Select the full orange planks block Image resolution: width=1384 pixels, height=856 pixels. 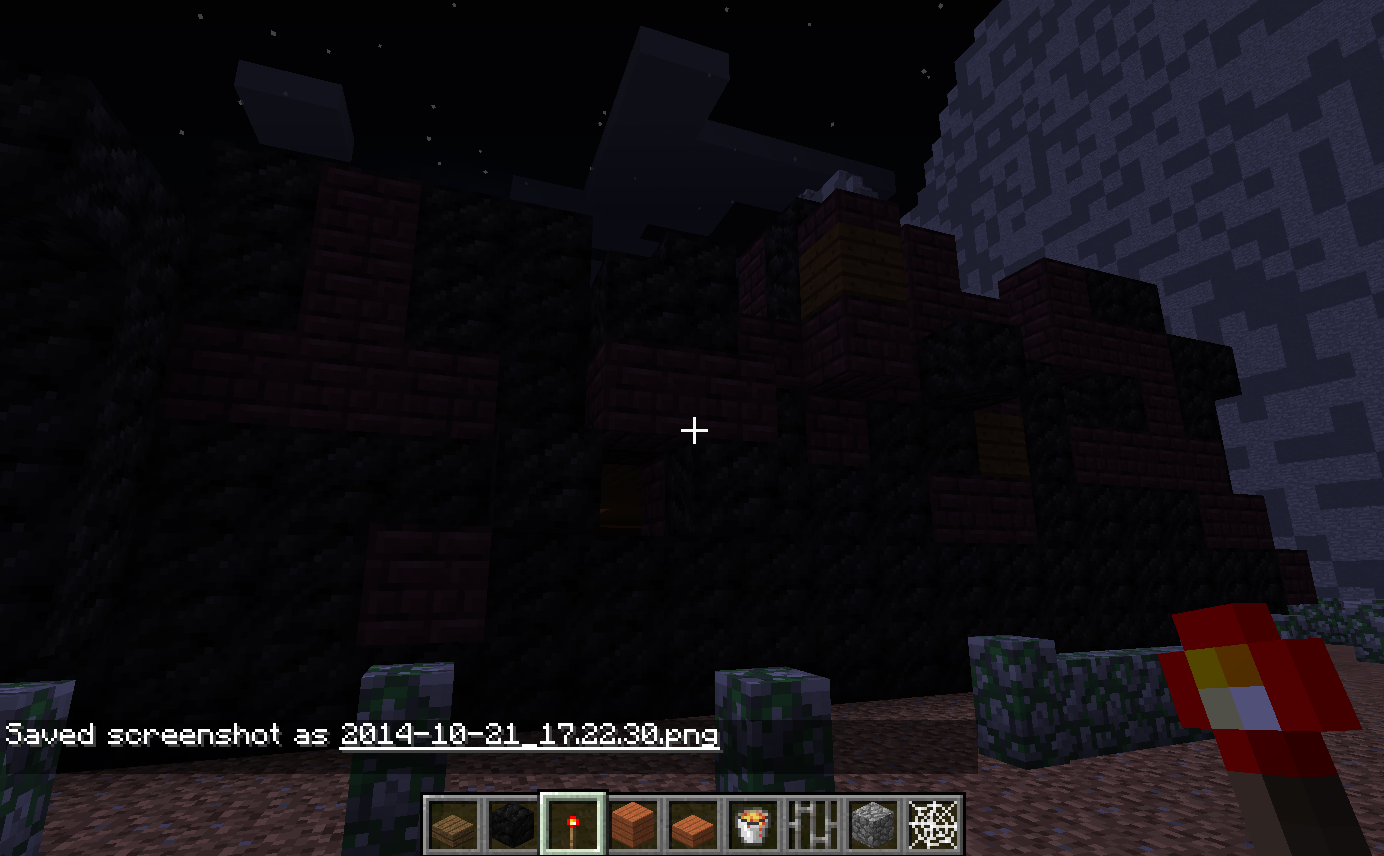[633, 825]
